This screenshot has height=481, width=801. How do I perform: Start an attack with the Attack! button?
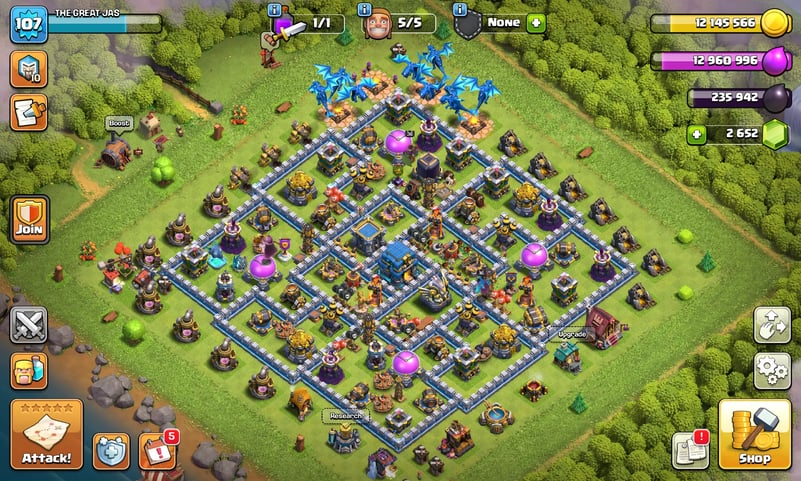(x=46, y=434)
